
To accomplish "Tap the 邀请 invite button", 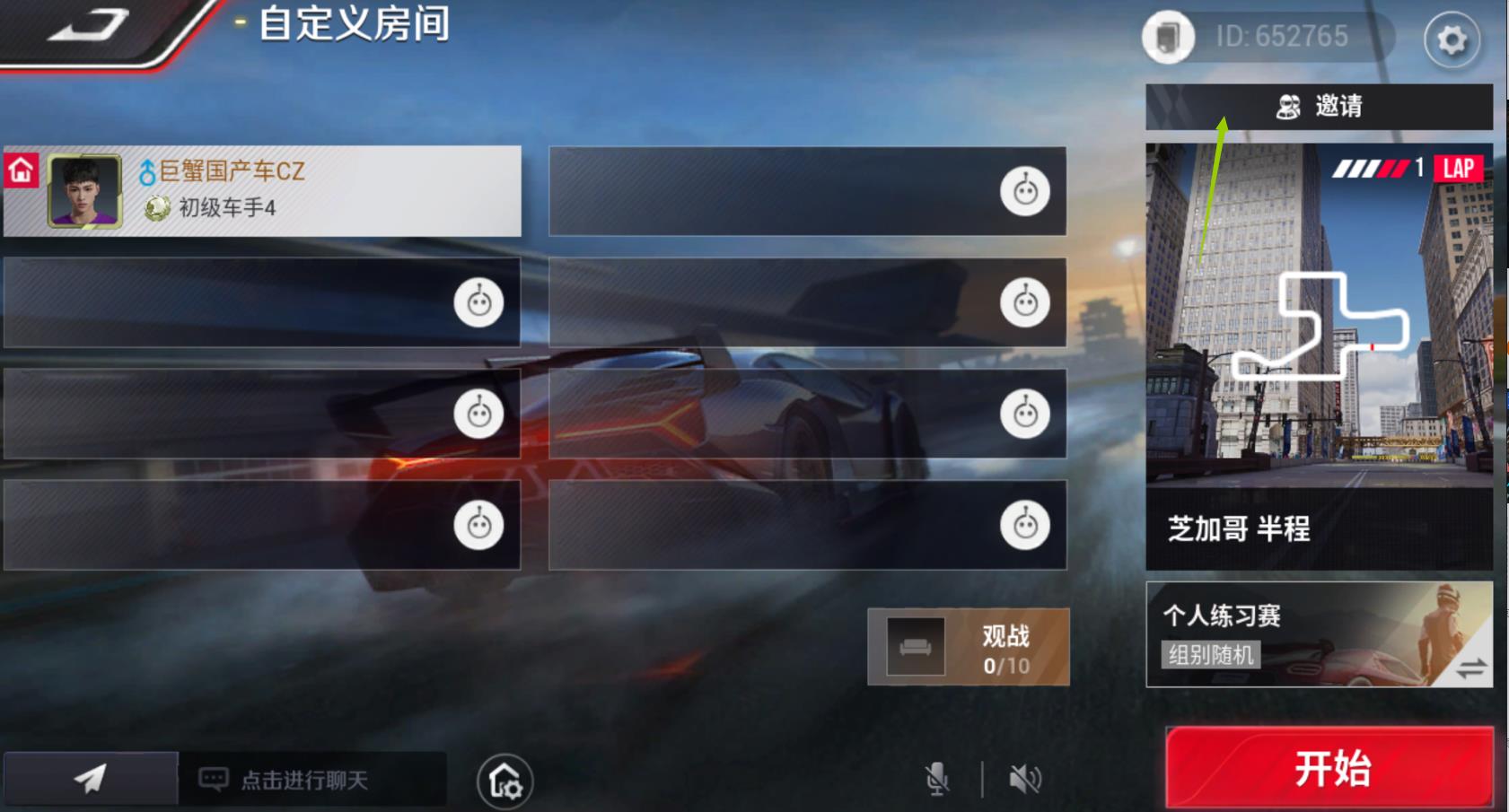I will 1320,106.
